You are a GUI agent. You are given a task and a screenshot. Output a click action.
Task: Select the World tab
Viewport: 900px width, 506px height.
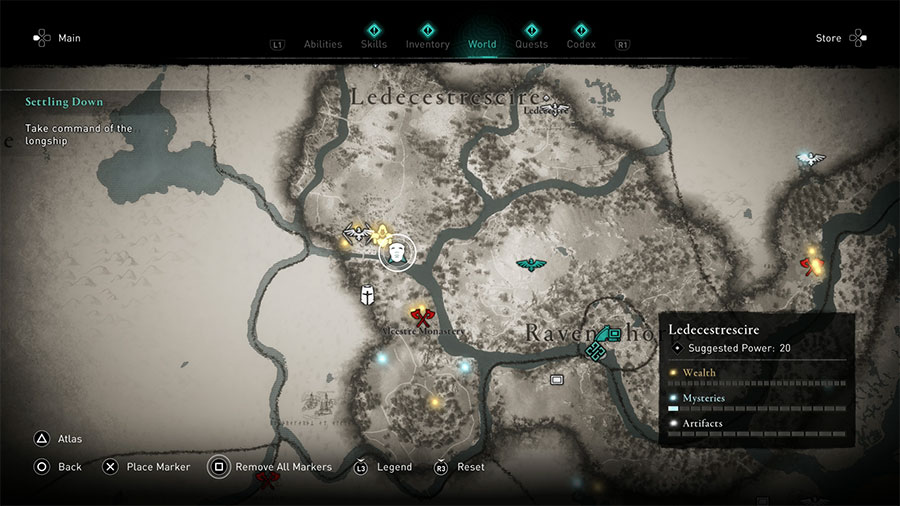coord(481,44)
